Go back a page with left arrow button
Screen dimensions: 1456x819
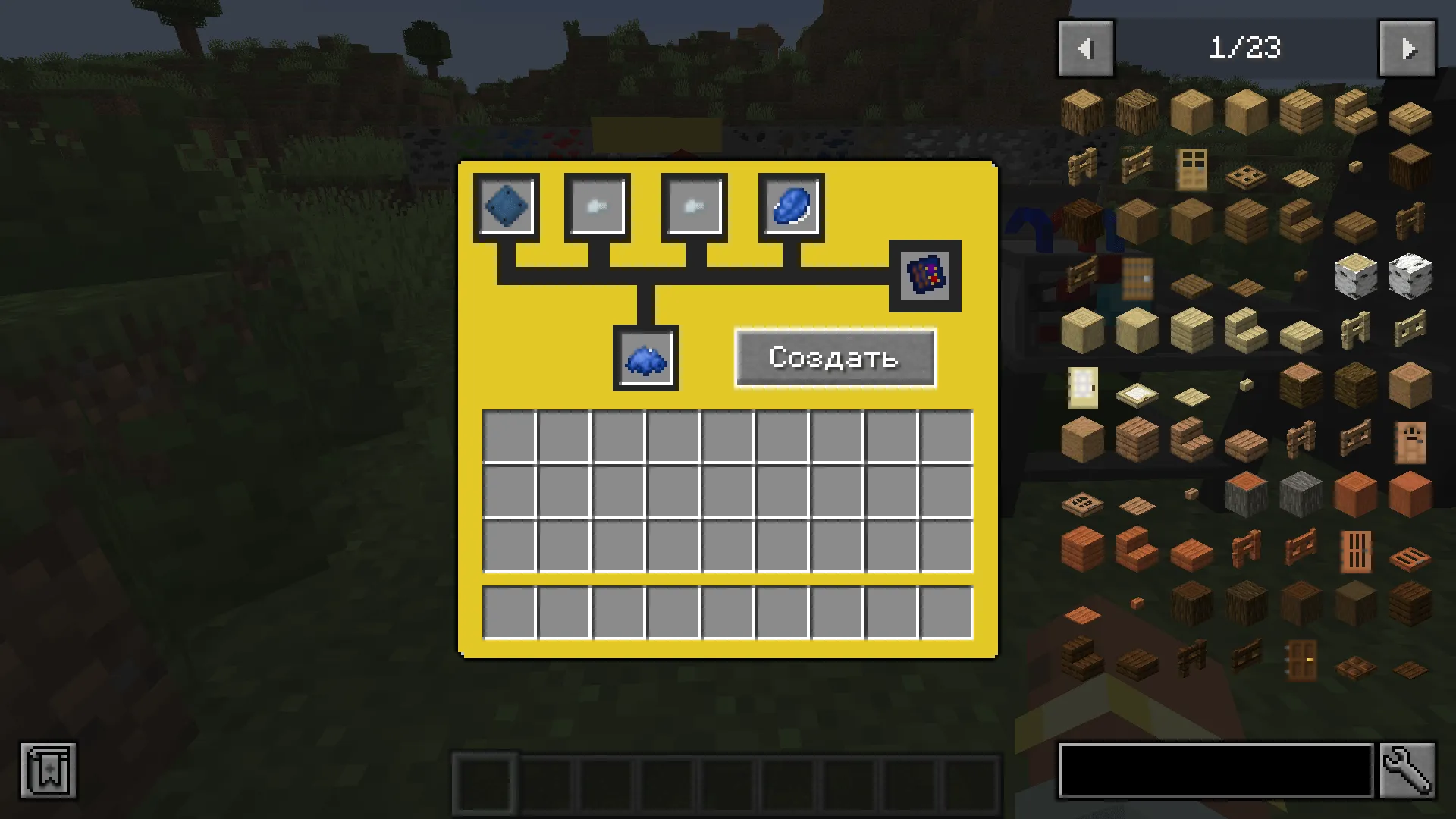pyautogui.click(x=1085, y=48)
